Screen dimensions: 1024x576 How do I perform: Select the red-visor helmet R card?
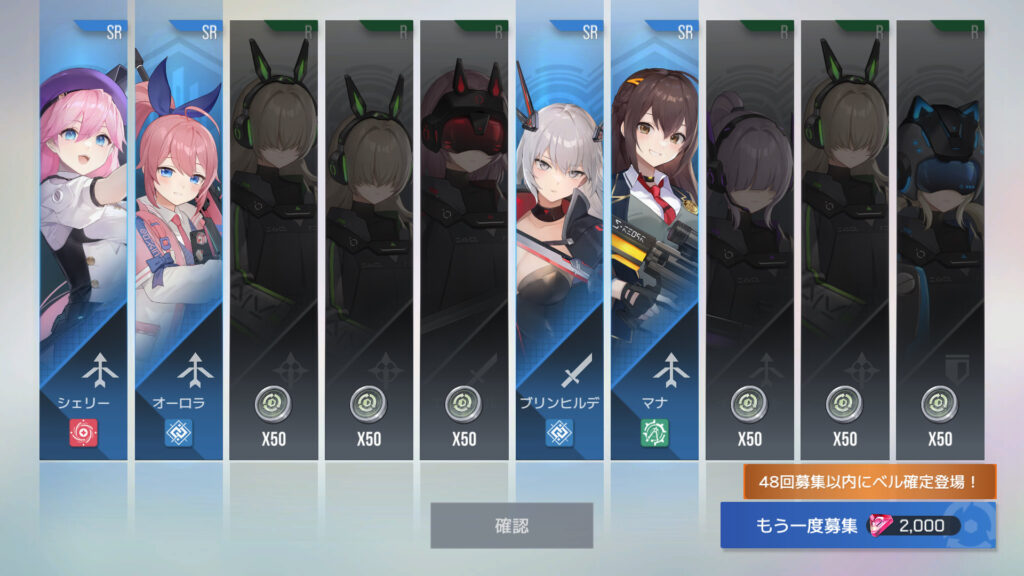pyautogui.click(x=464, y=240)
